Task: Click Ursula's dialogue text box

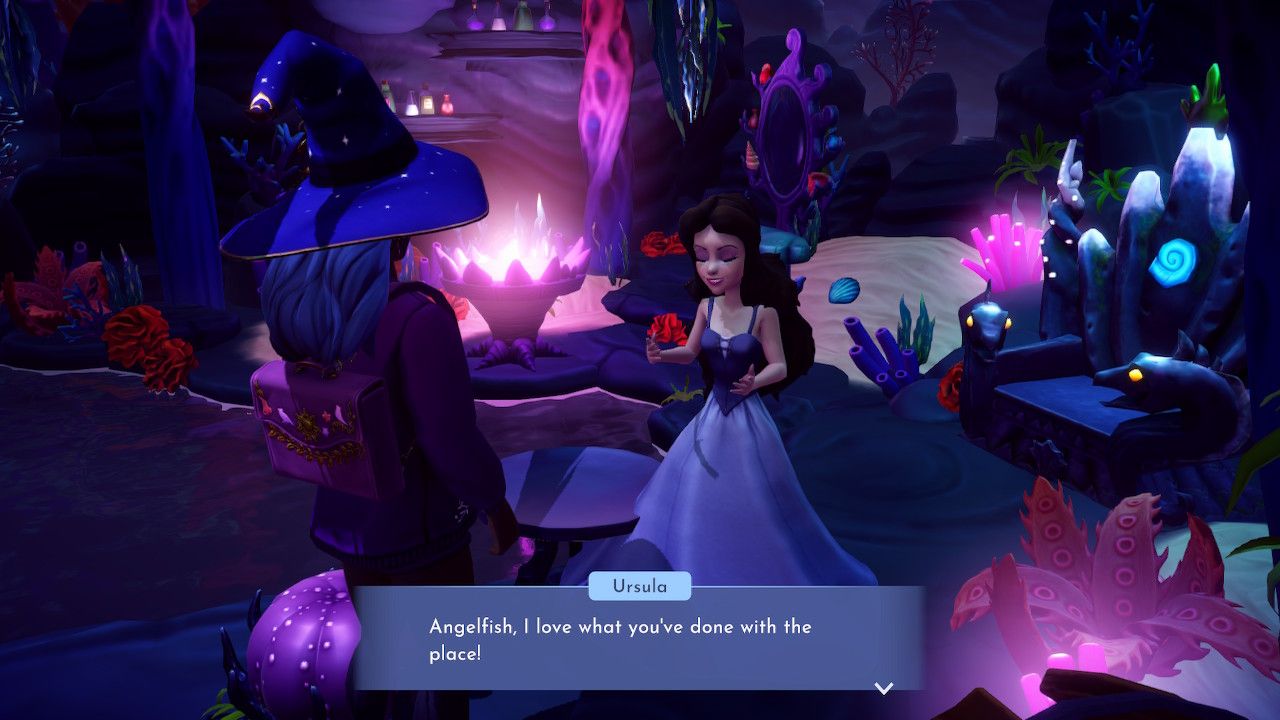Action: (638, 640)
